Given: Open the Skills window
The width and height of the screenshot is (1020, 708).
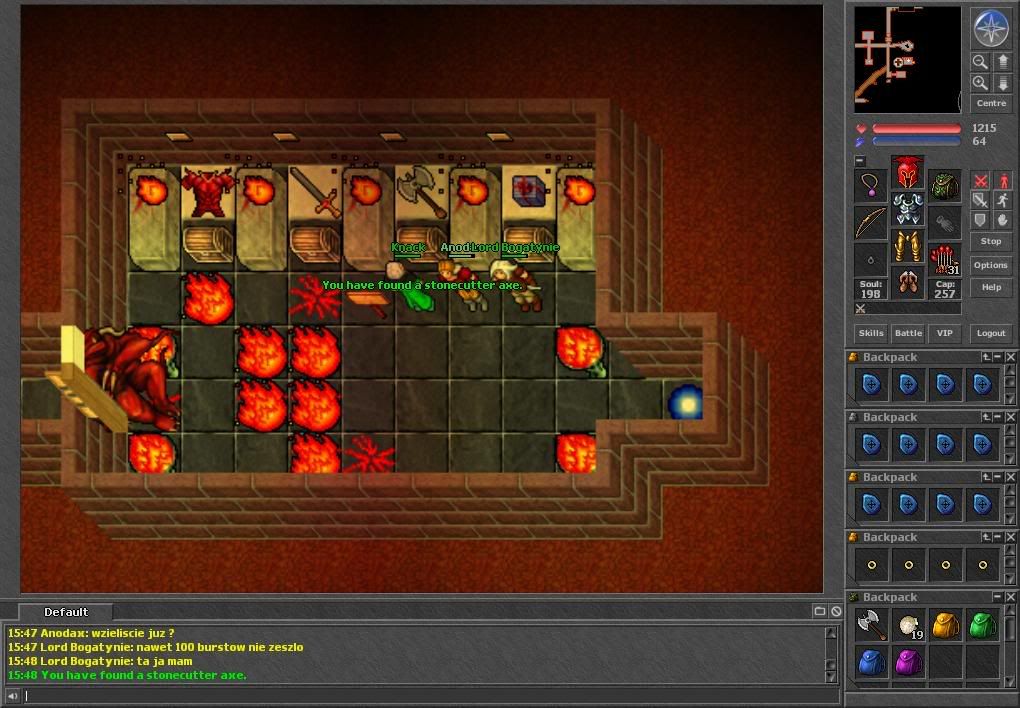Looking at the screenshot, I should pyautogui.click(x=870, y=333).
